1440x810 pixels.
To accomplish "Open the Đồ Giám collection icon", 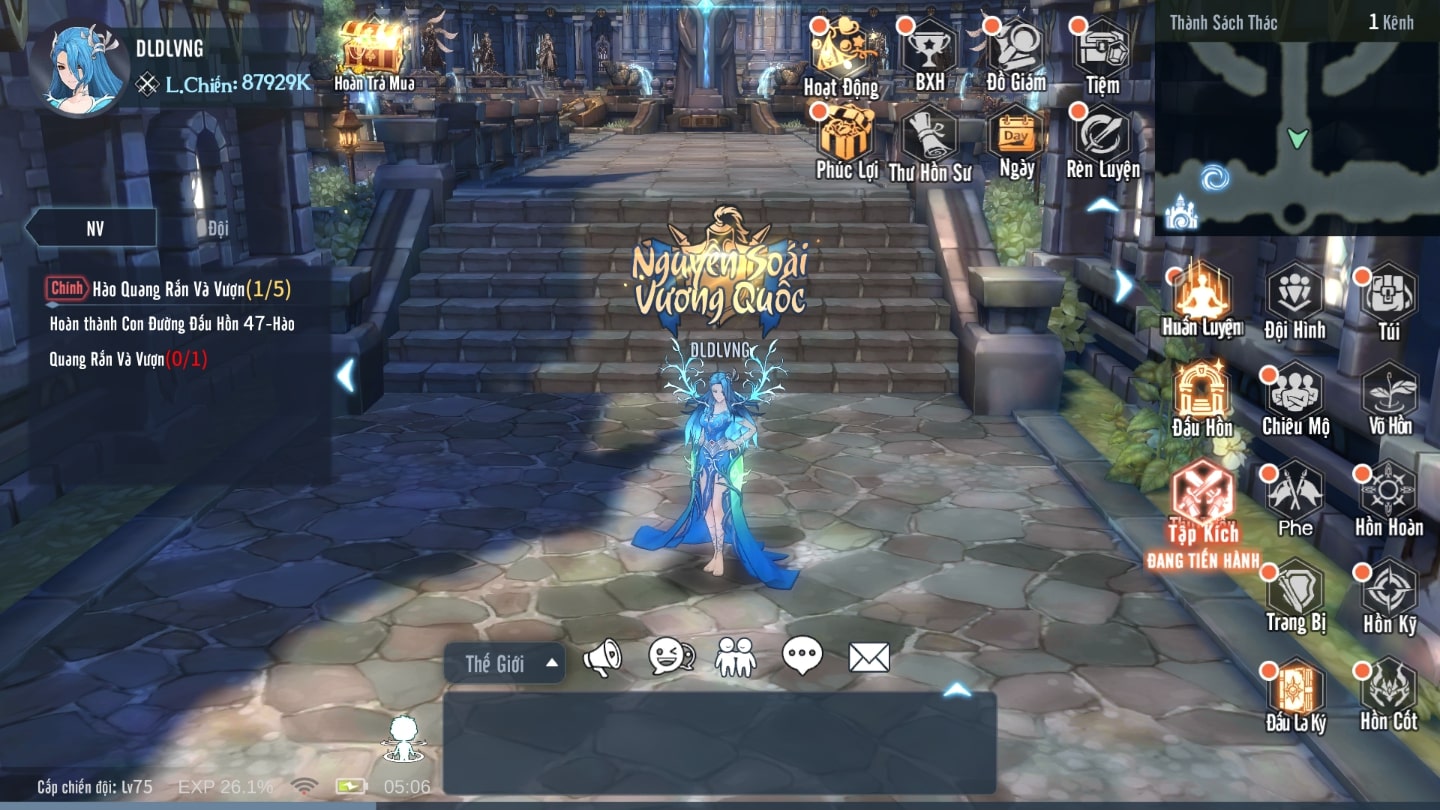I will 1016,50.
